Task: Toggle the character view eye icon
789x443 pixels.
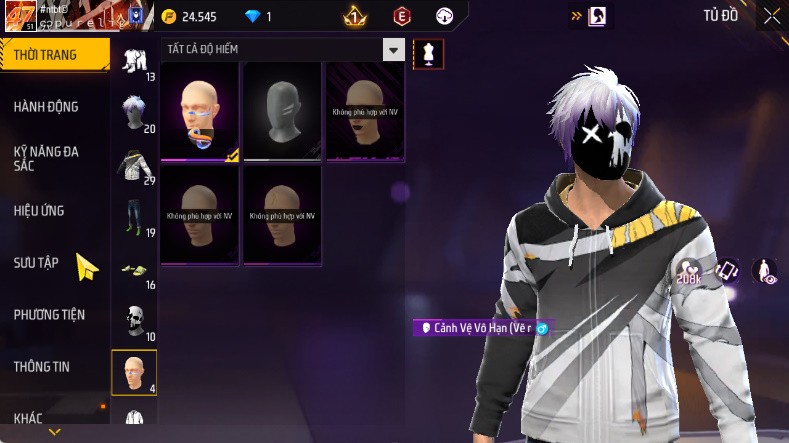Action: tap(765, 272)
